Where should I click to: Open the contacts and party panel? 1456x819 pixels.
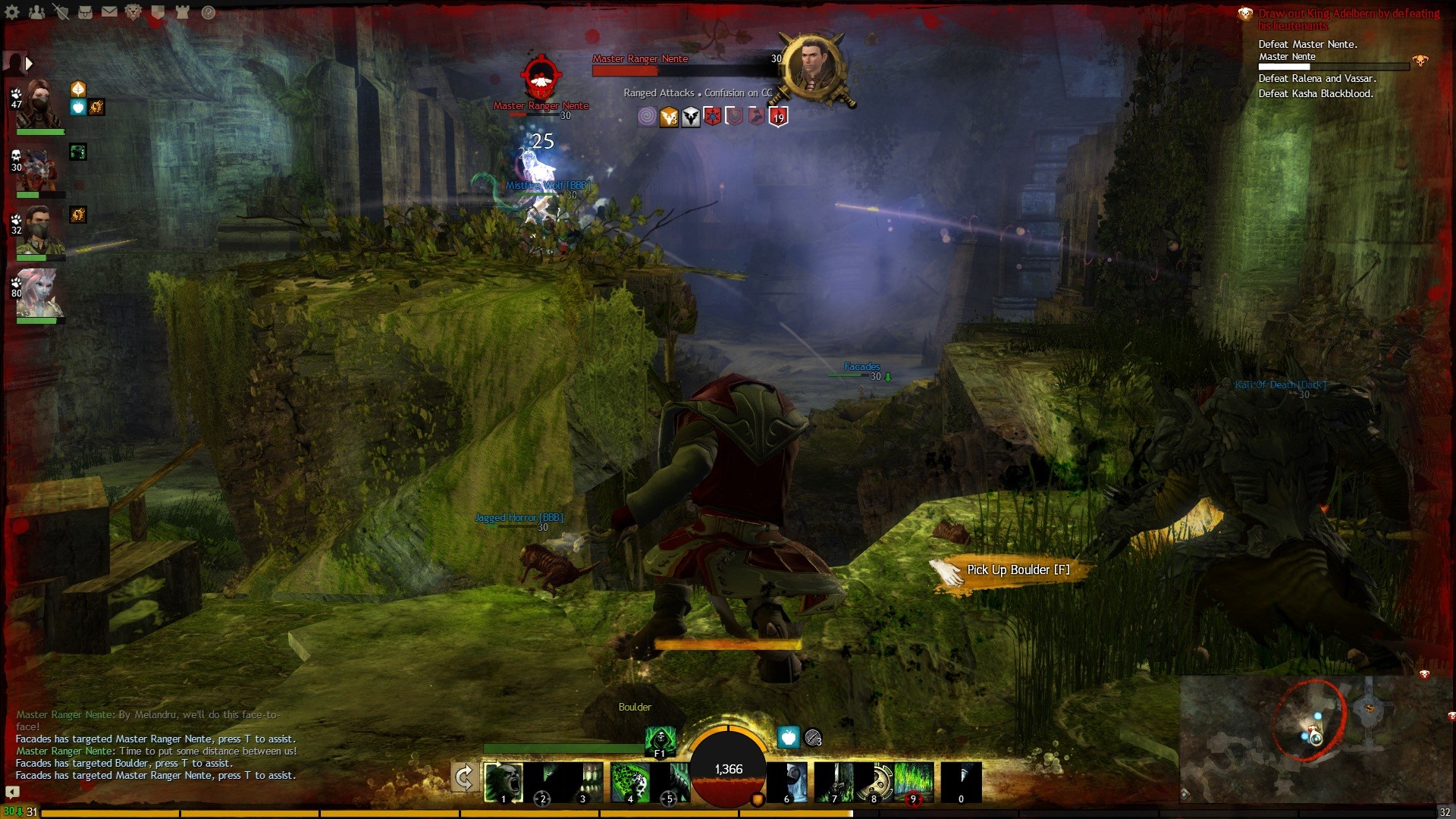pyautogui.click(x=36, y=12)
